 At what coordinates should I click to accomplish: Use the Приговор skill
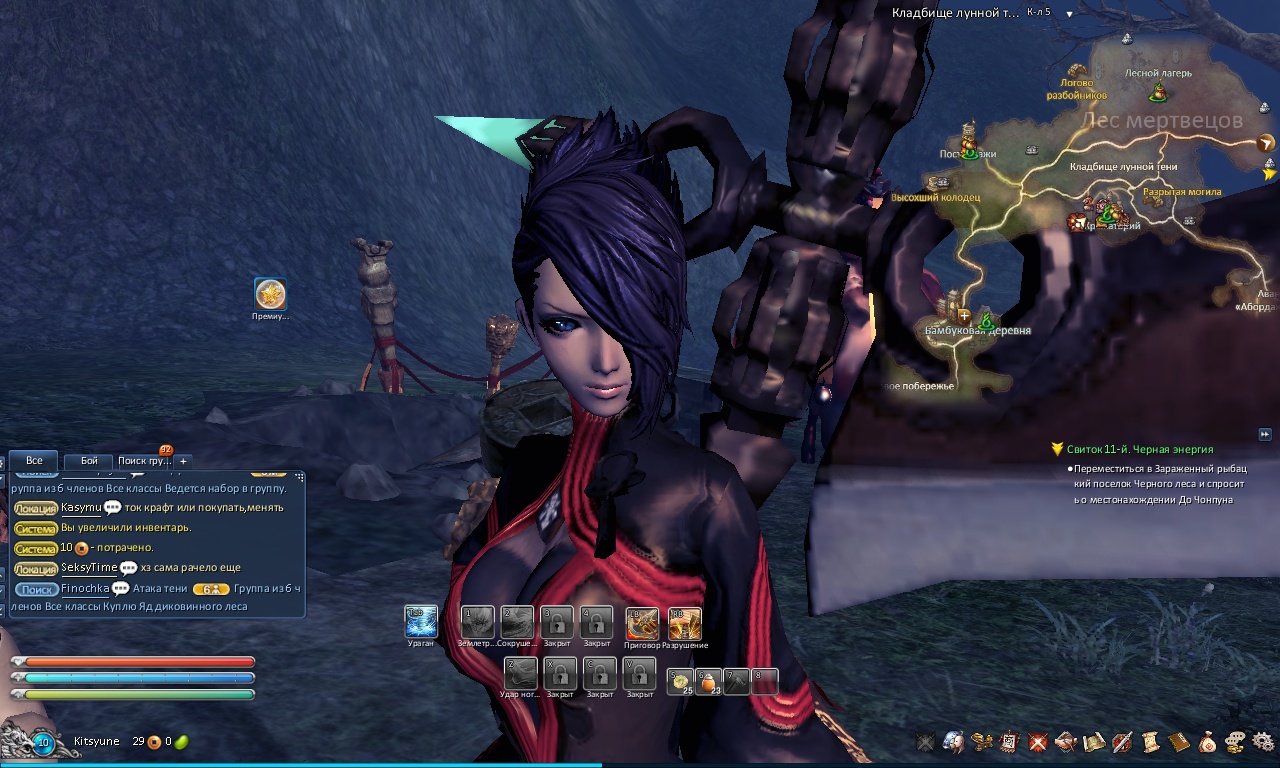click(x=642, y=623)
